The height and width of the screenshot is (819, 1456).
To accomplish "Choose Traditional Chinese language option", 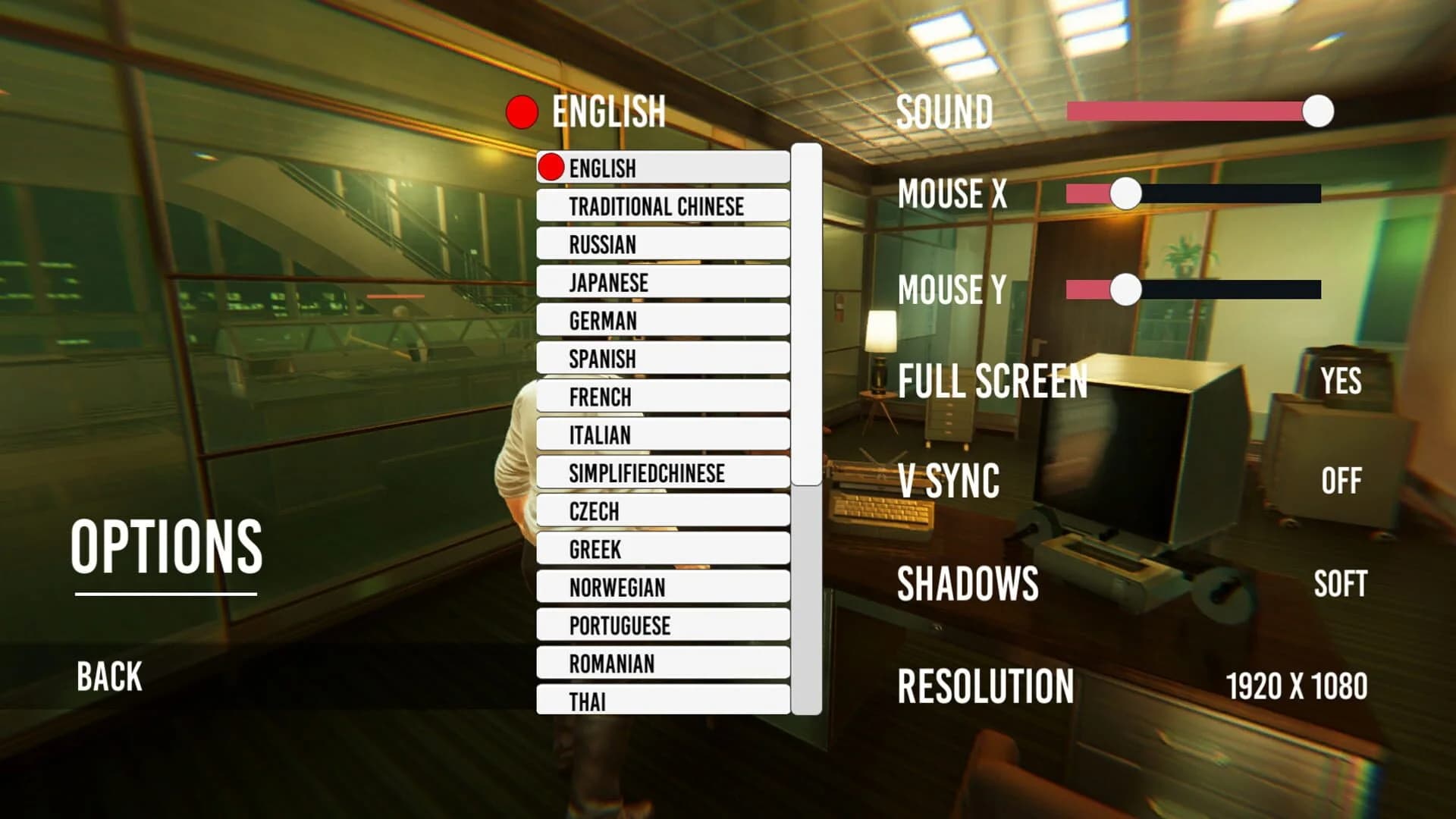I will pyautogui.click(x=662, y=206).
